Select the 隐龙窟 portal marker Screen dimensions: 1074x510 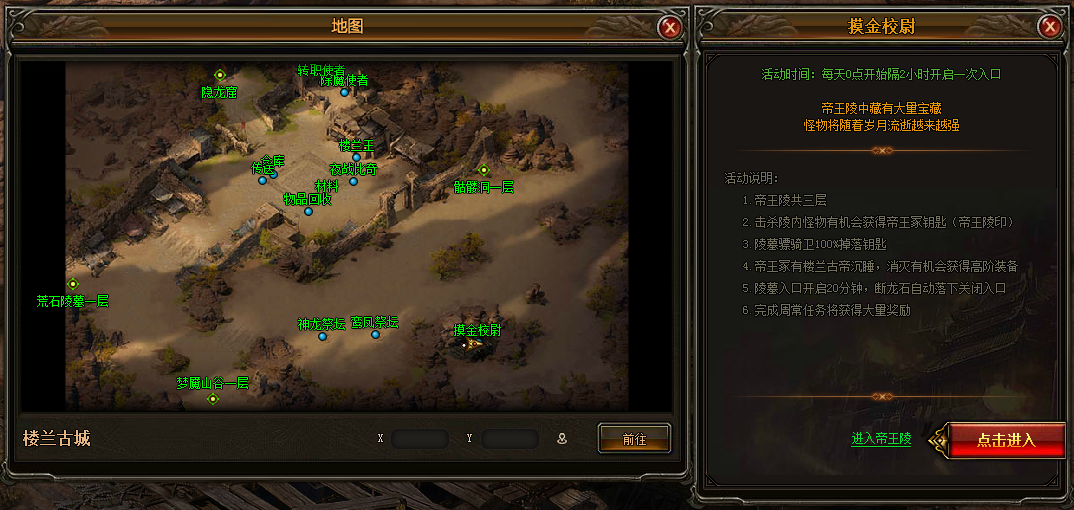(x=220, y=75)
